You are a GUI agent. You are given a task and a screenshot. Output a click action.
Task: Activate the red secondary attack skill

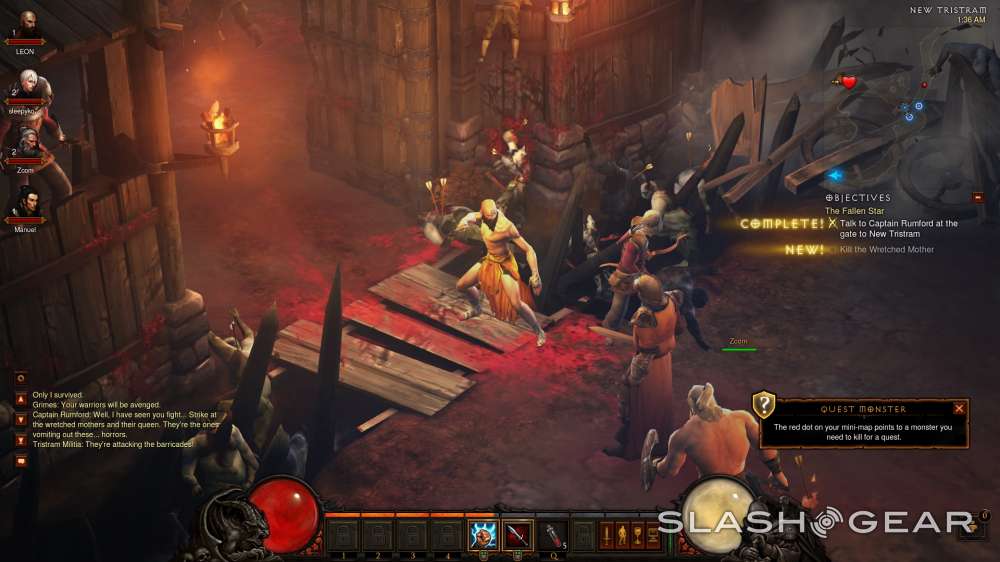[x=517, y=536]
